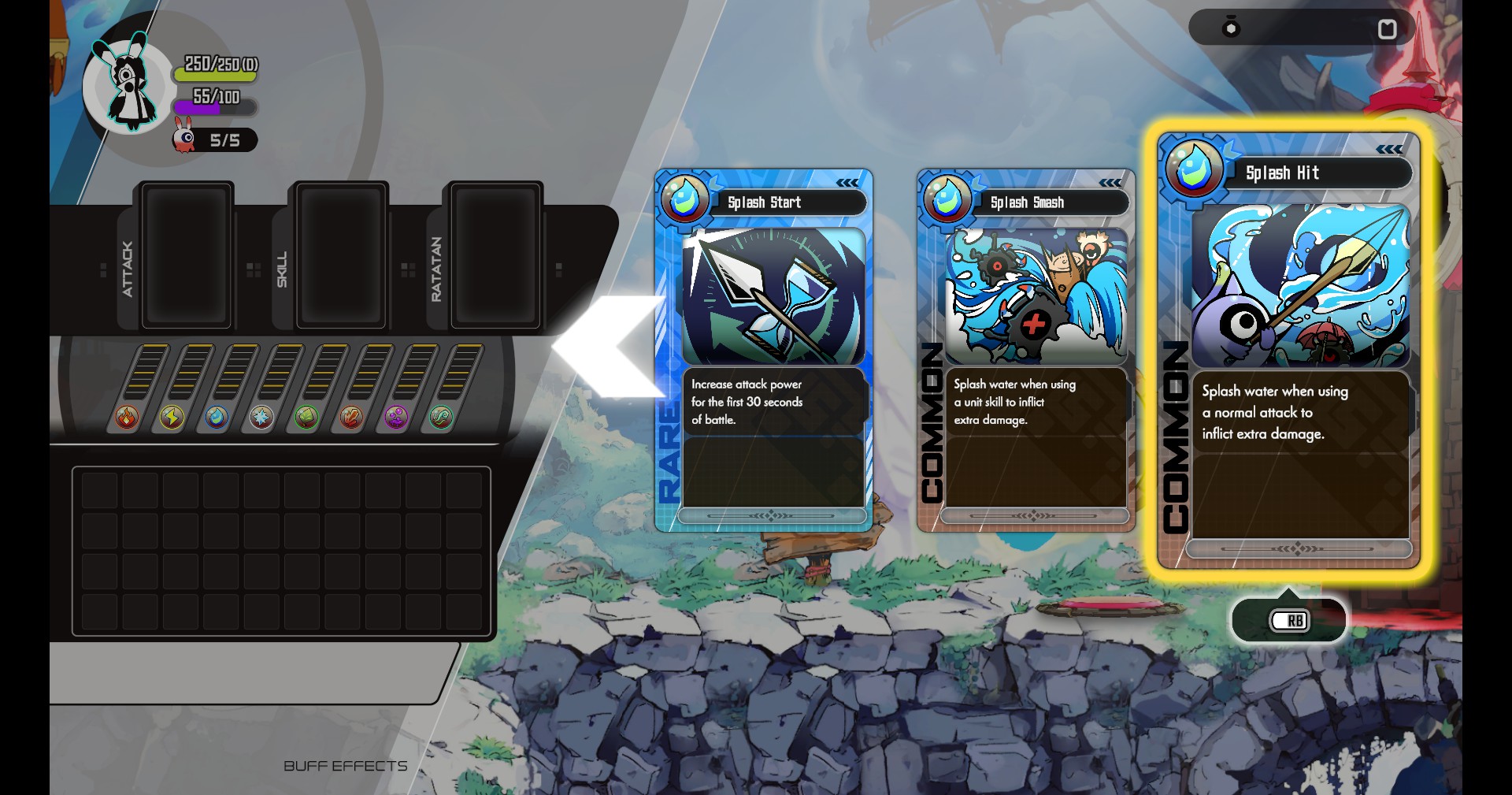The image size is (1512, 795).
Task: Select the empty ATTACK card slot
Action: click(187, 255)
